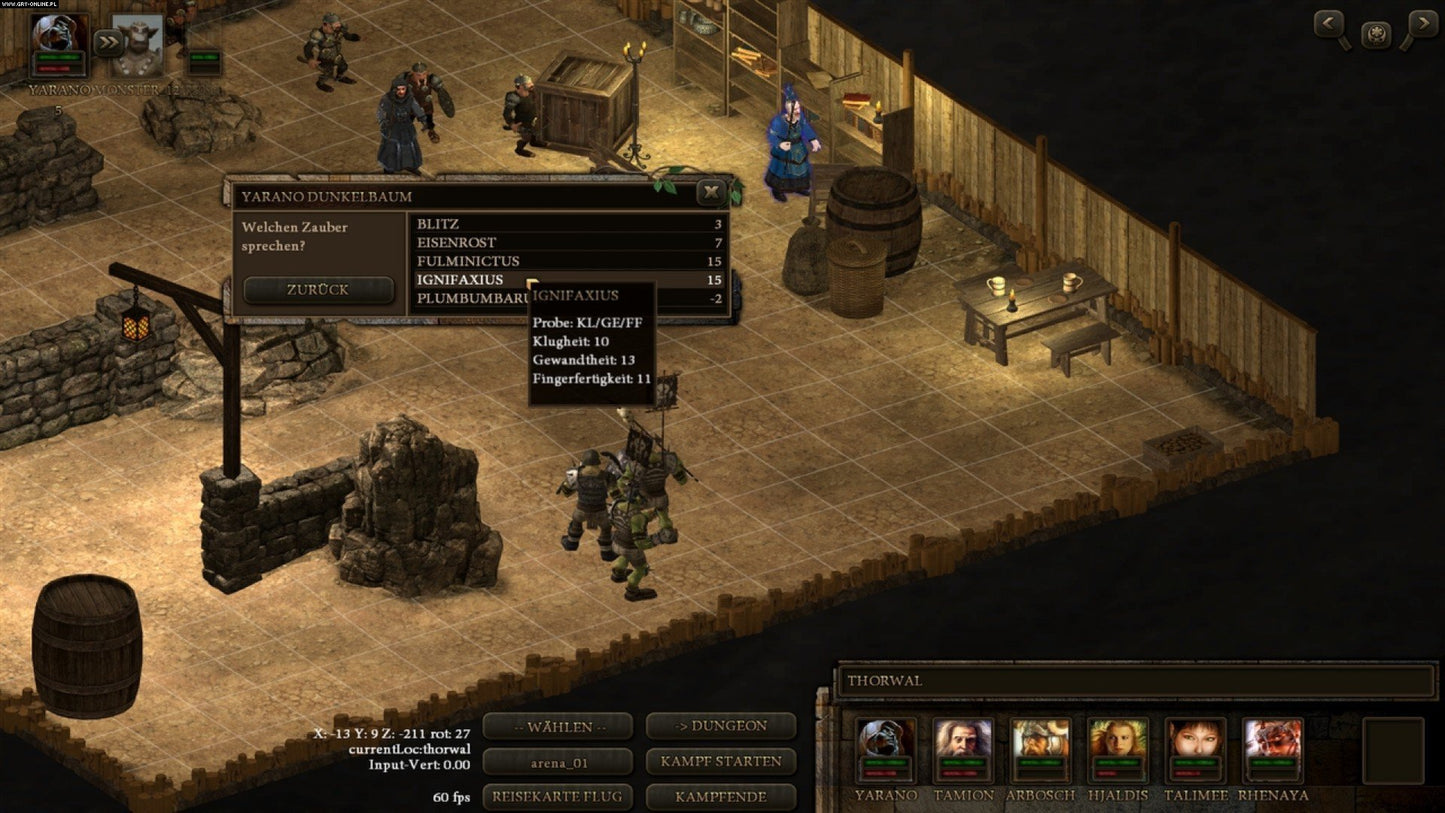Click the YARANO DUNKELBAUM dialog title bar
This screenshot has width=1445, height=813.
[400, 196]
